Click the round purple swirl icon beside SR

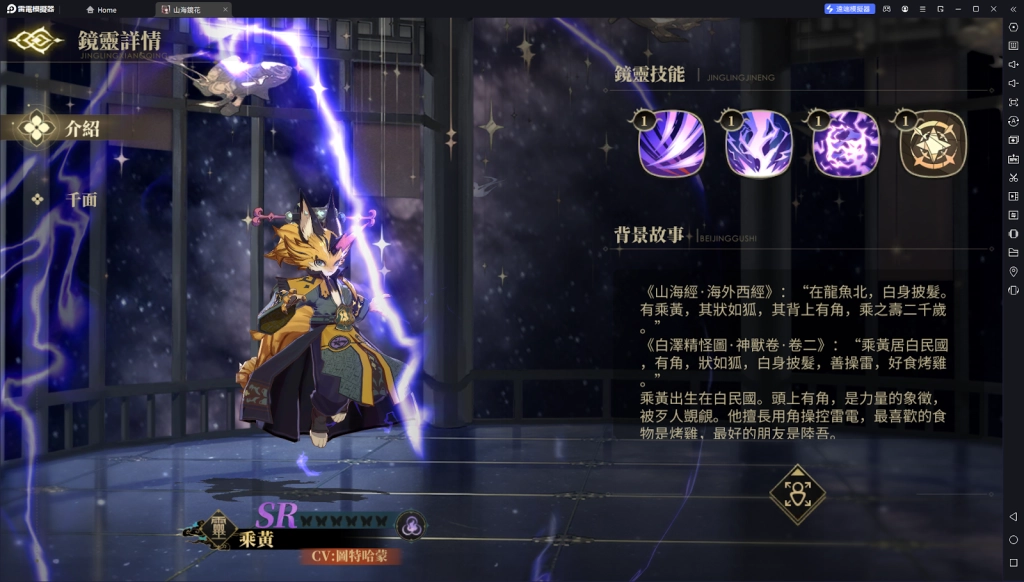410,522
